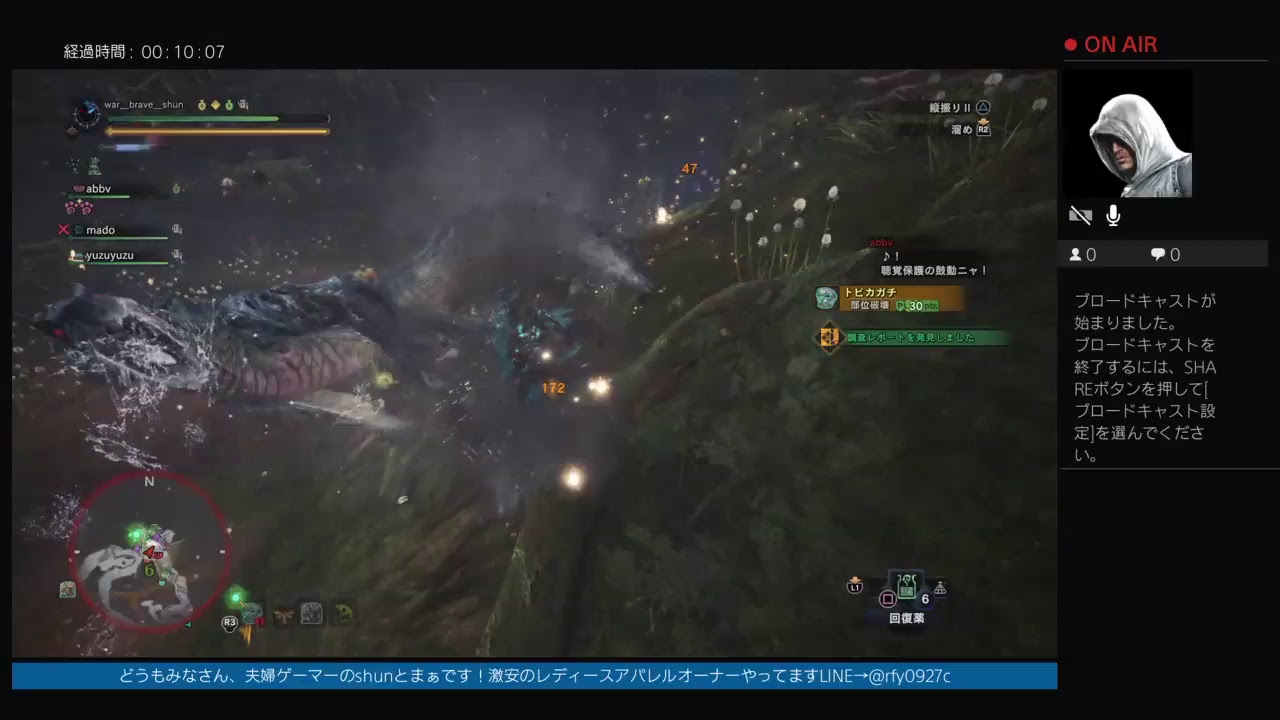
Task: Expand the 縦振りII move prompt
Action: pyautogui.click(x=950, y=105)
